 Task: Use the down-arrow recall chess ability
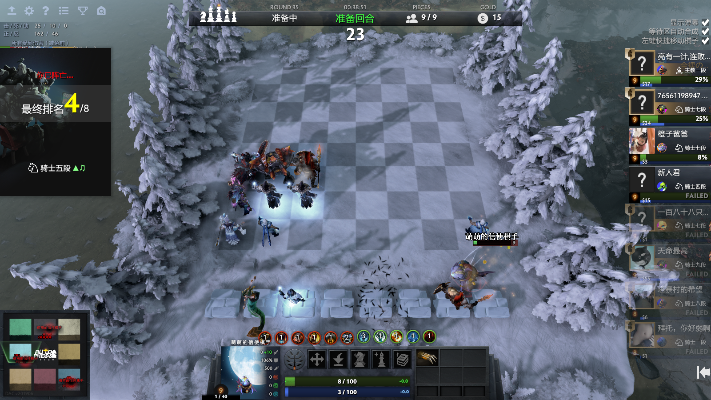338,359
